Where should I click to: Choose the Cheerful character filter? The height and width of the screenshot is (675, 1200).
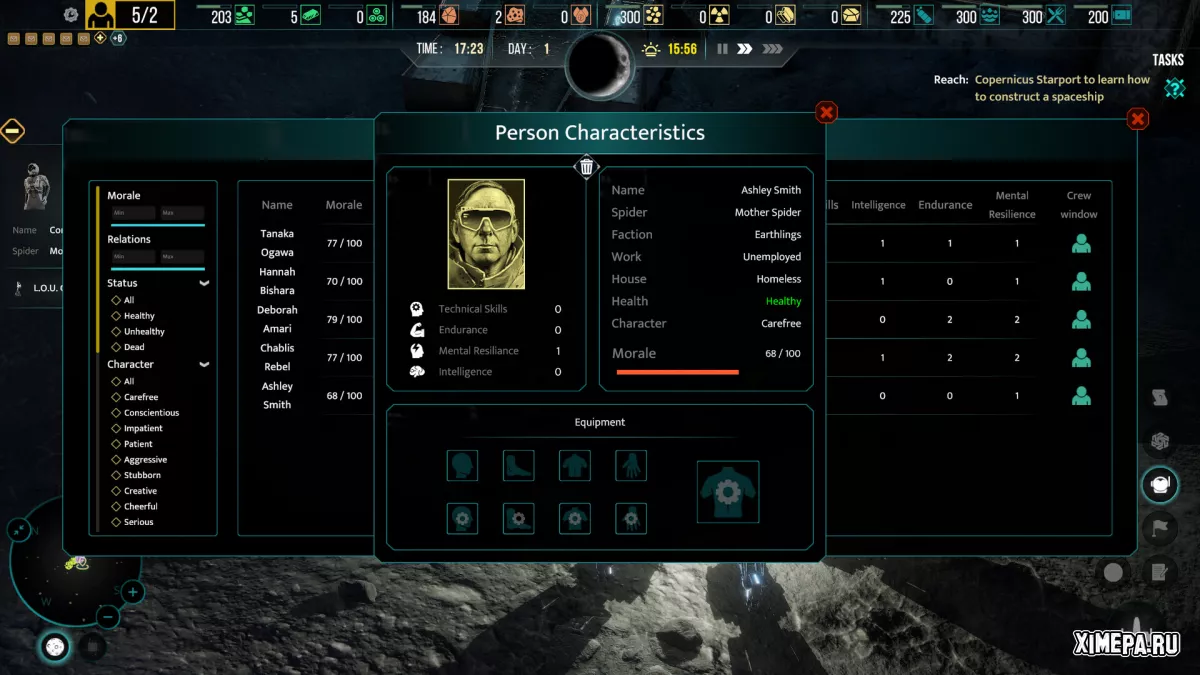116,507
